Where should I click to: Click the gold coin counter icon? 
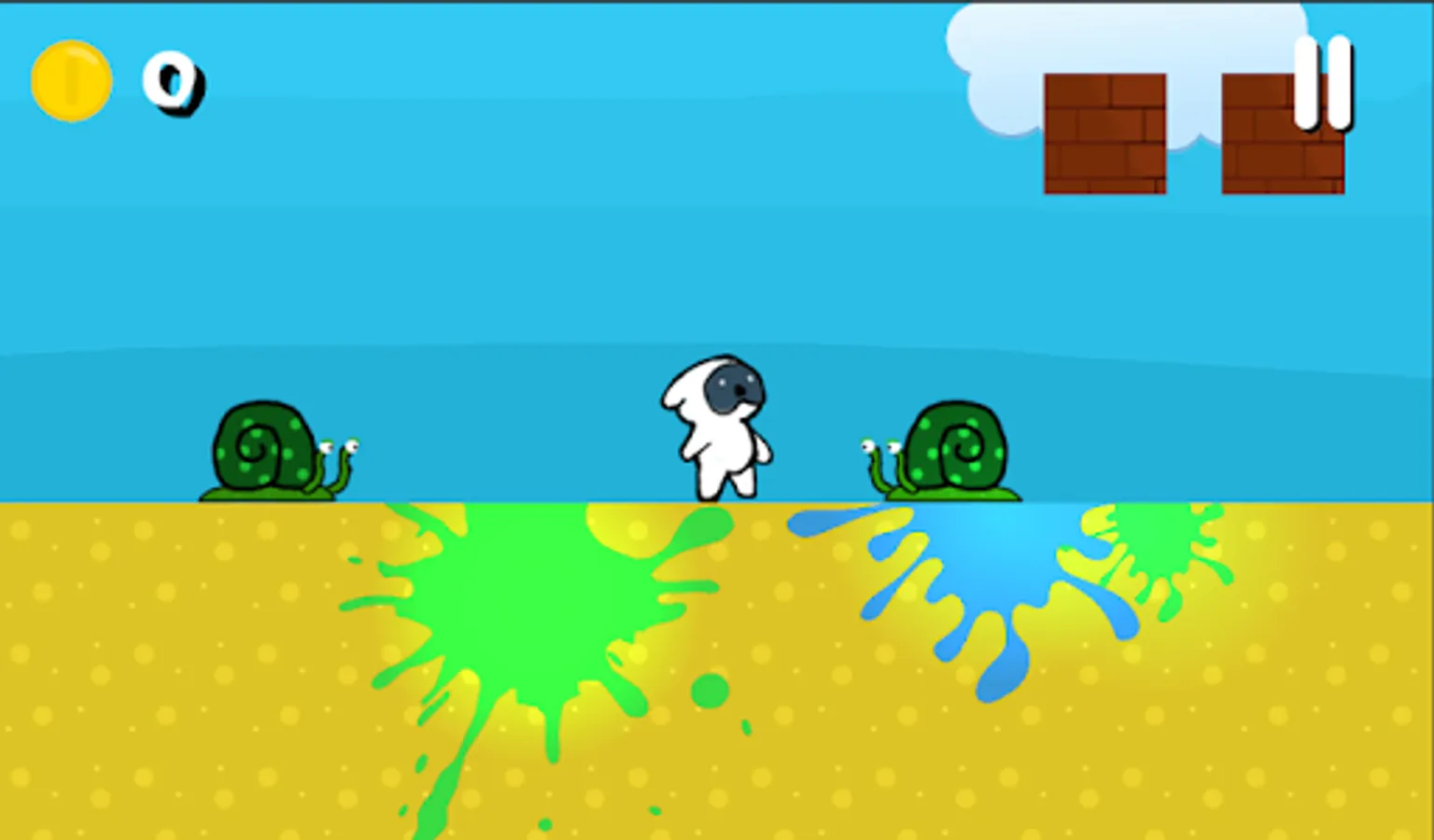[70, 79]
